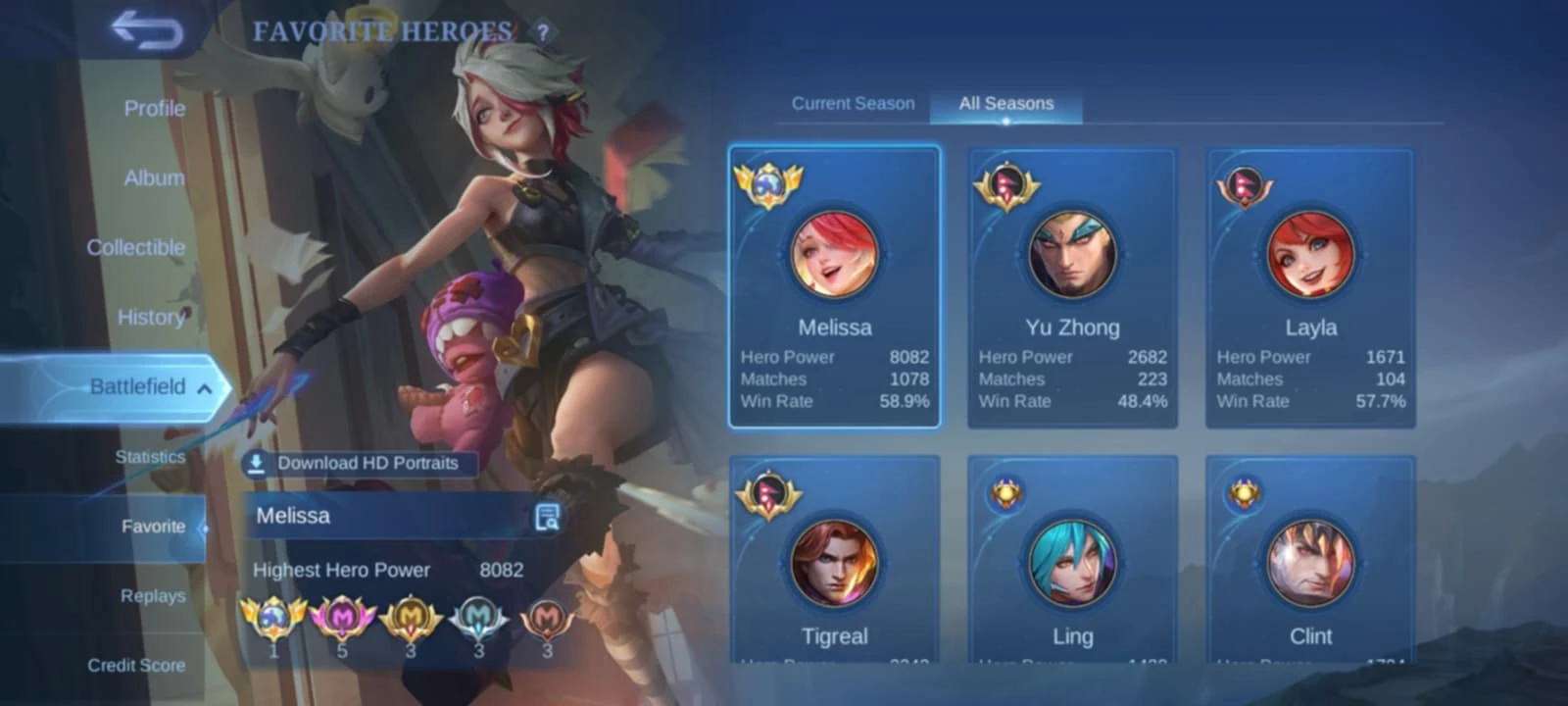Go back using the return arrow
This screenshot has width=1568, height=706.
tap(147, 30)
